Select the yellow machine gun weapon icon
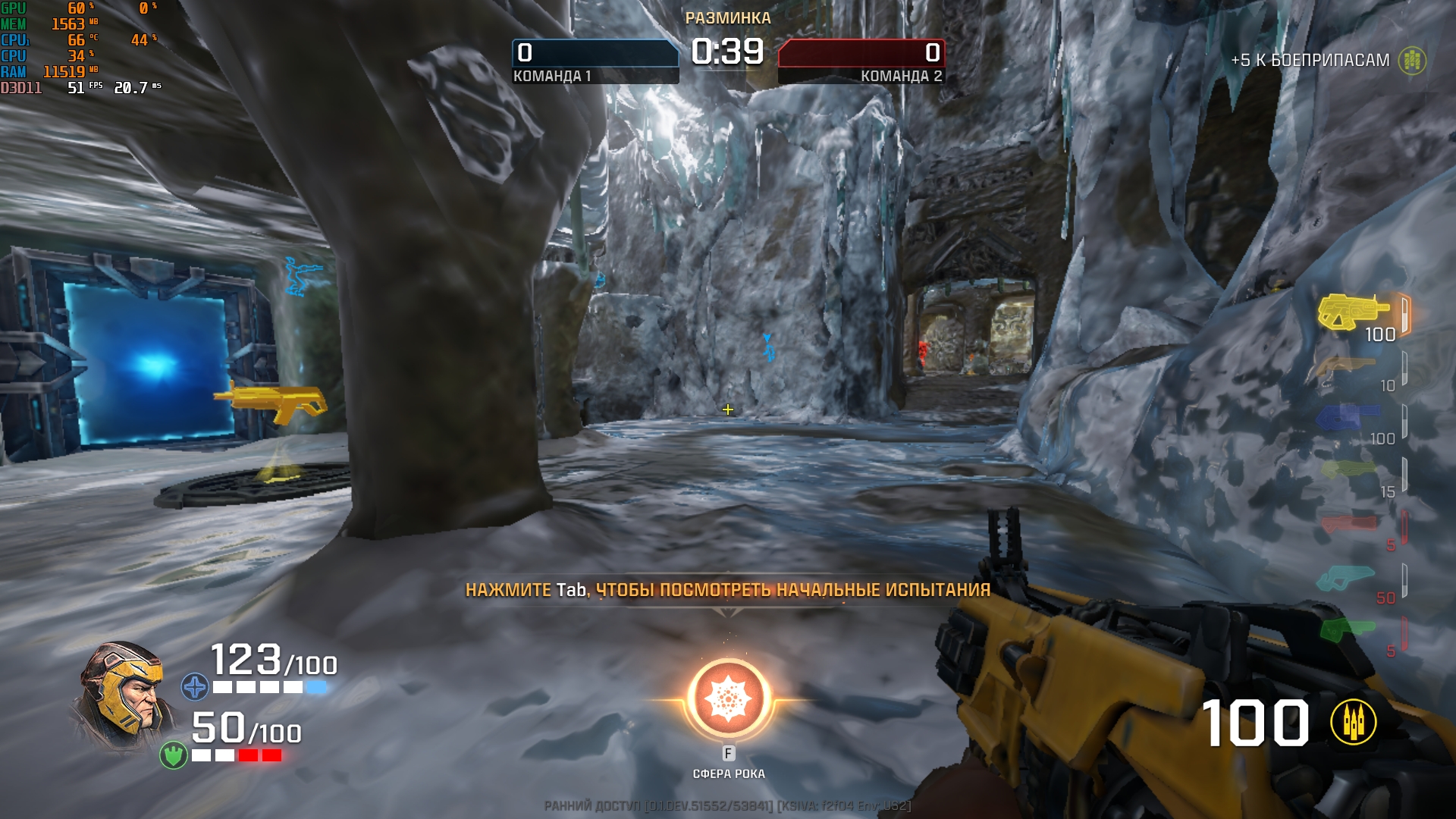 [x=1353, y=311]
